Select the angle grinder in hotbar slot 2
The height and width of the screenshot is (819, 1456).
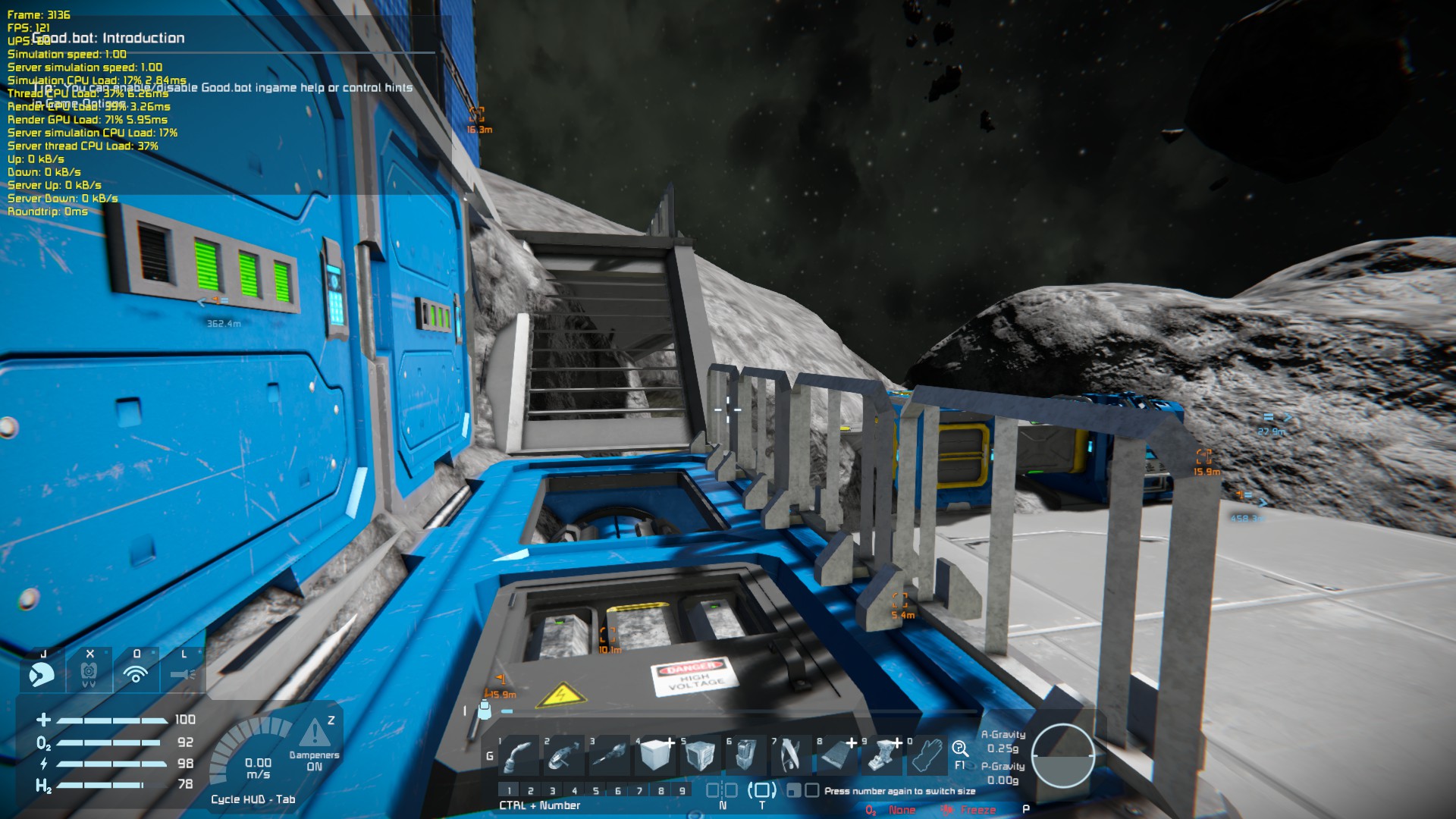point(563,755)
